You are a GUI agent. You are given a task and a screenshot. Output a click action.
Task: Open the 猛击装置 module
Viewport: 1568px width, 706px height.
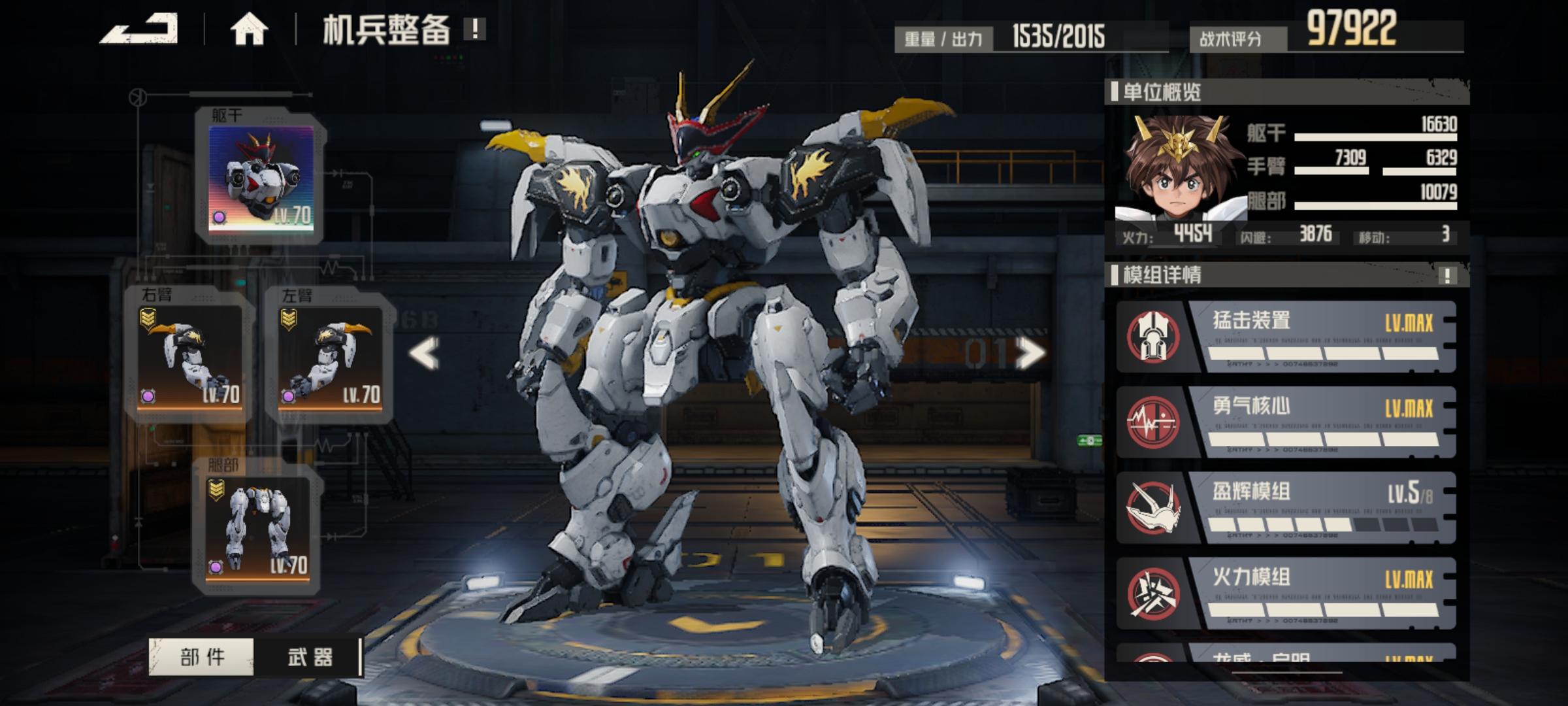pyautogui.click(x=1286, y=337)
